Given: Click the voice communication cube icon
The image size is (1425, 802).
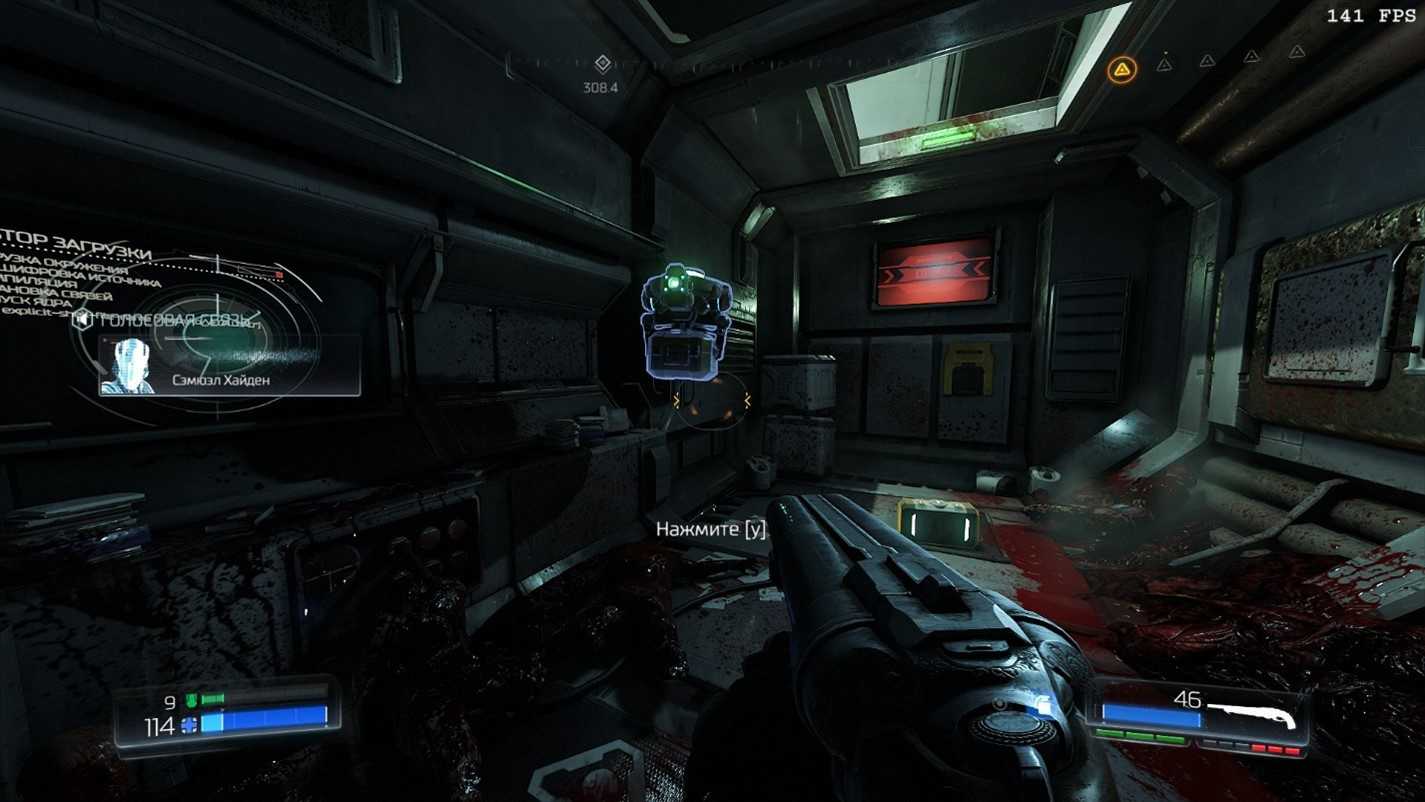Looking at the screenshot, I should coord(83,319).
